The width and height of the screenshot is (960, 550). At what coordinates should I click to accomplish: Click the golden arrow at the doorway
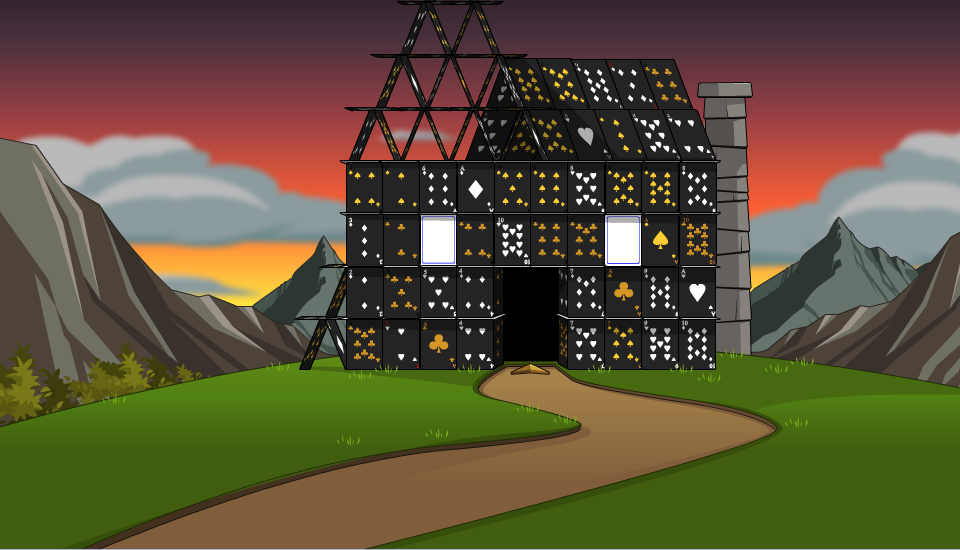pos(530,370)
